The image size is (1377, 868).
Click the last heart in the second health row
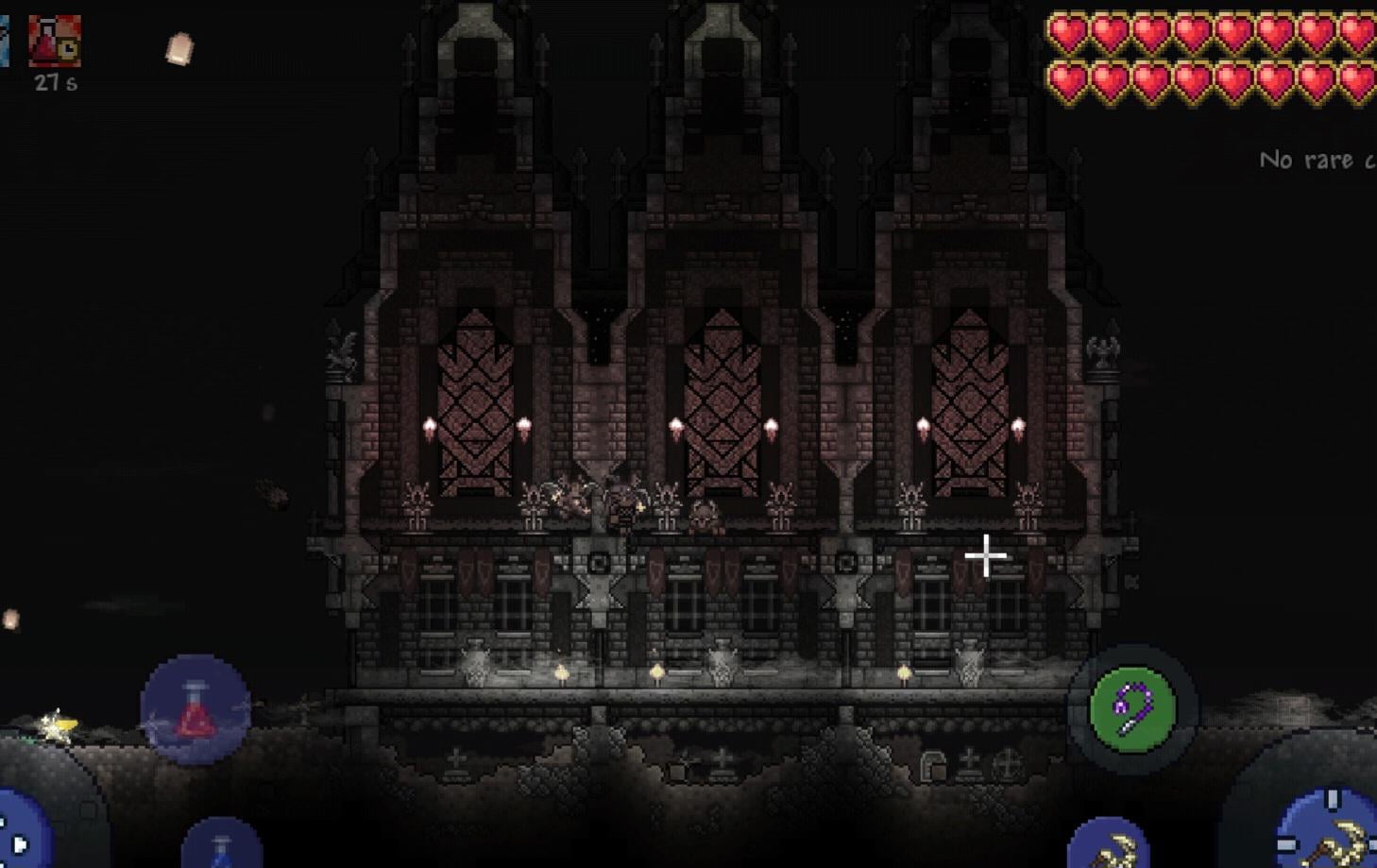tap(1356, 82)
